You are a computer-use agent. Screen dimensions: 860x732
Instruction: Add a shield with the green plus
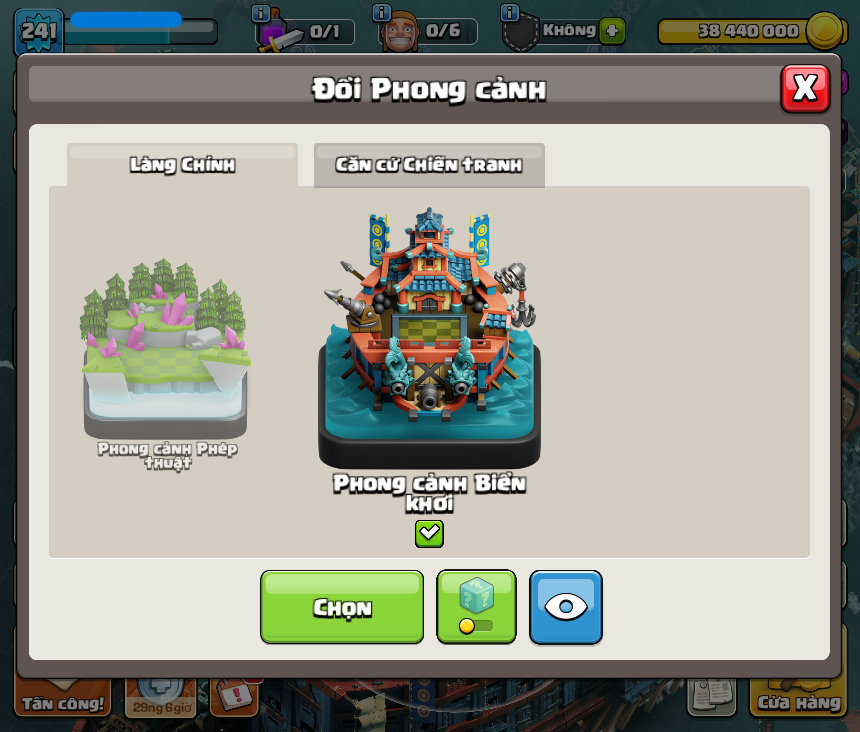(613, 31)
